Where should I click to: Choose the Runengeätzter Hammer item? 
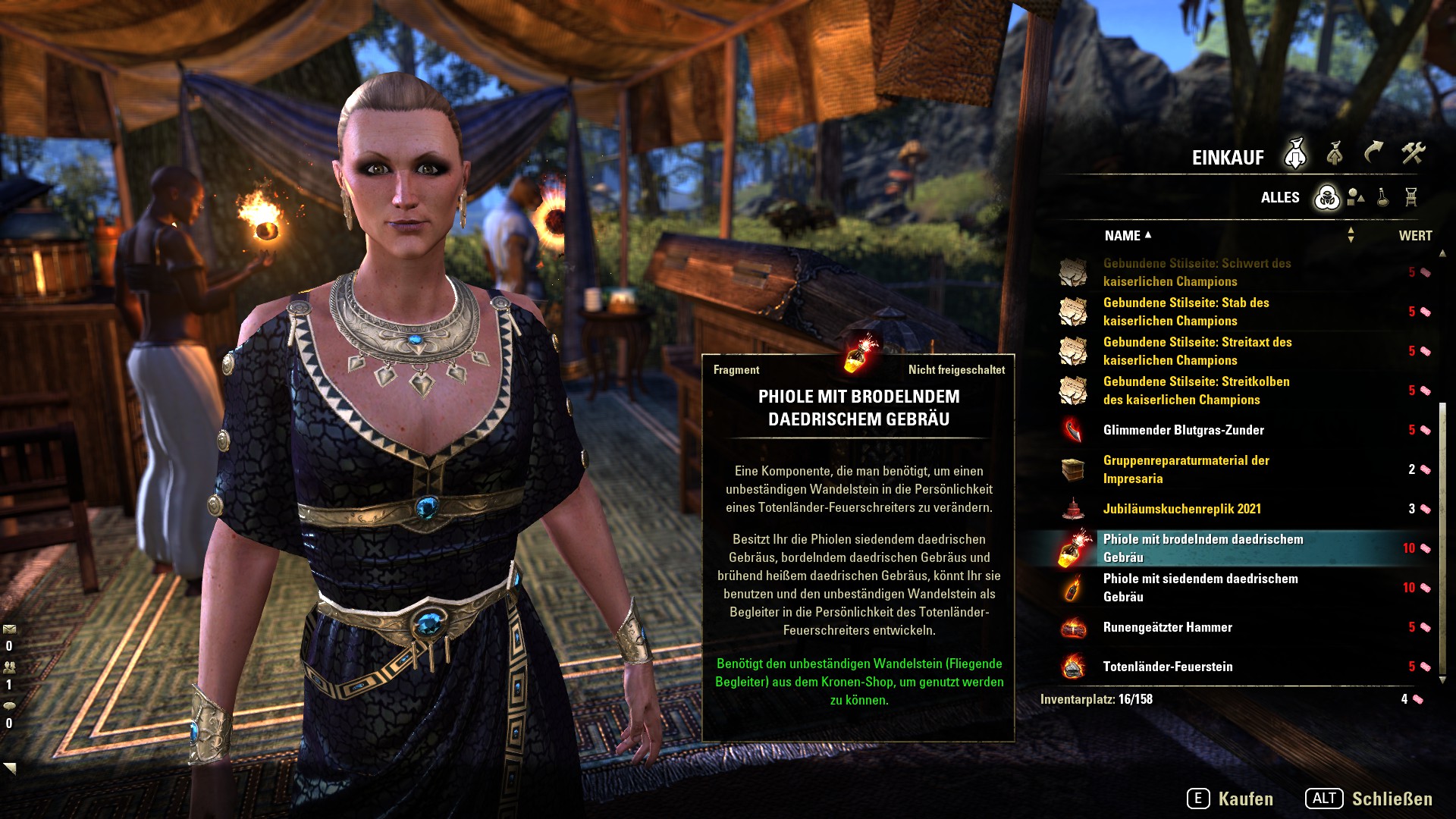point(1167,627)
